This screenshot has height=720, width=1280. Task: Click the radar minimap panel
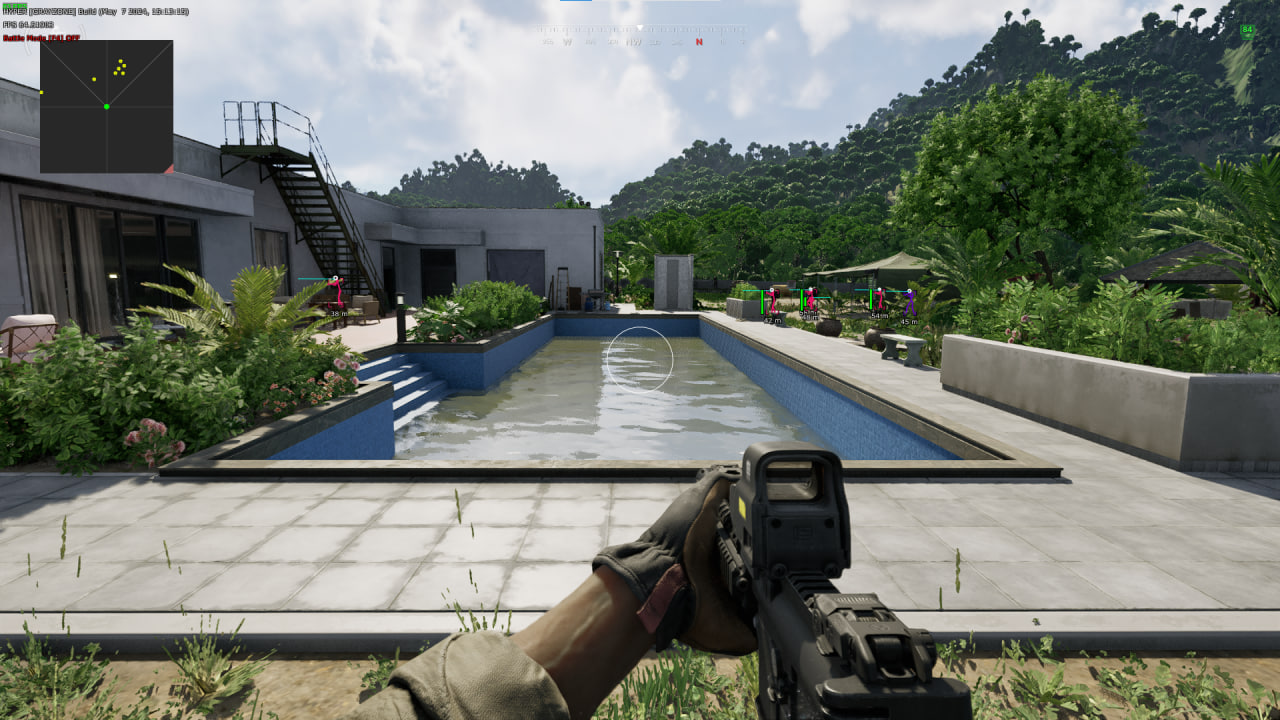coord(106,106)
